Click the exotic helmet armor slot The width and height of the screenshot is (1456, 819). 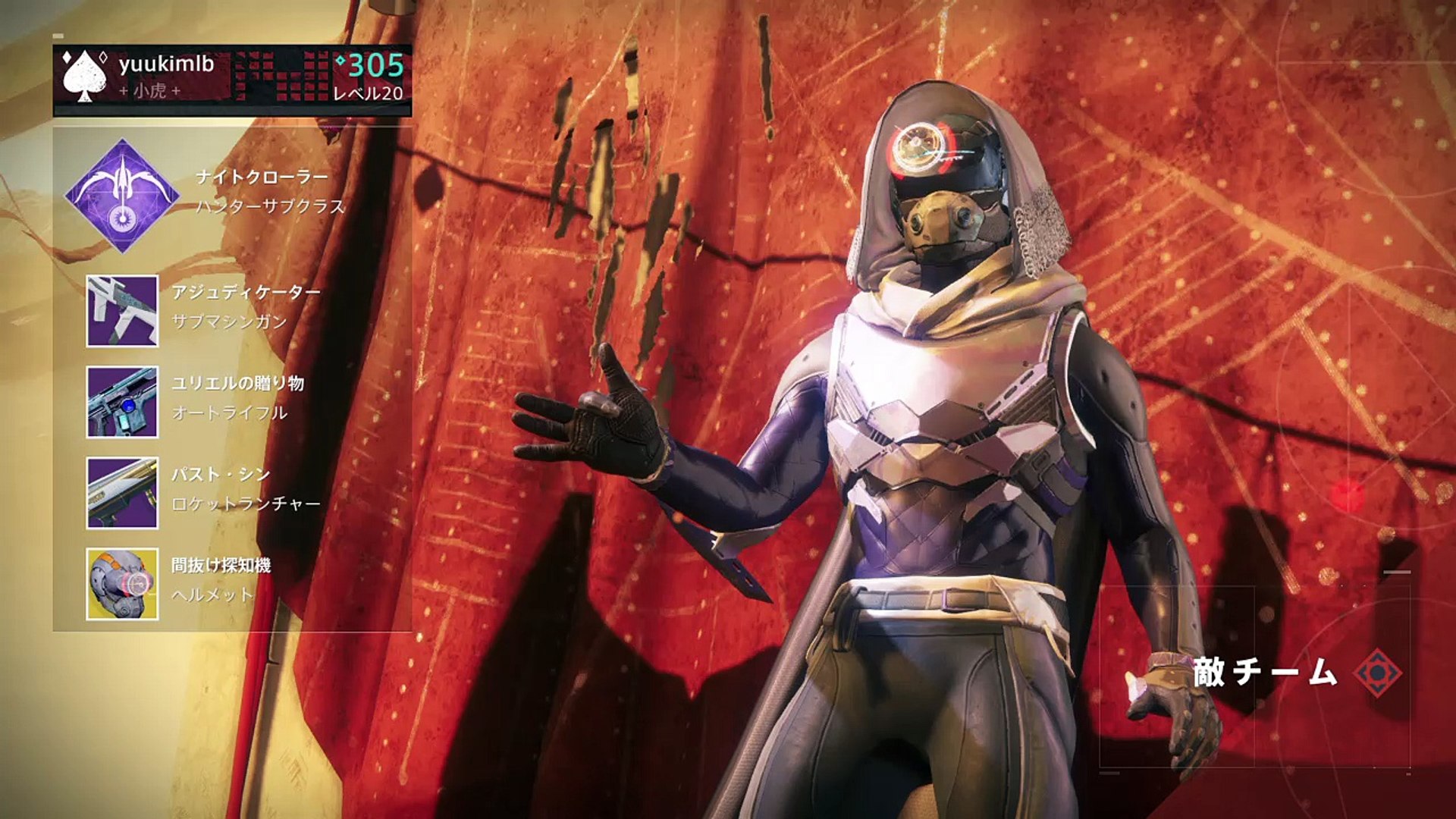click(122, 584)
